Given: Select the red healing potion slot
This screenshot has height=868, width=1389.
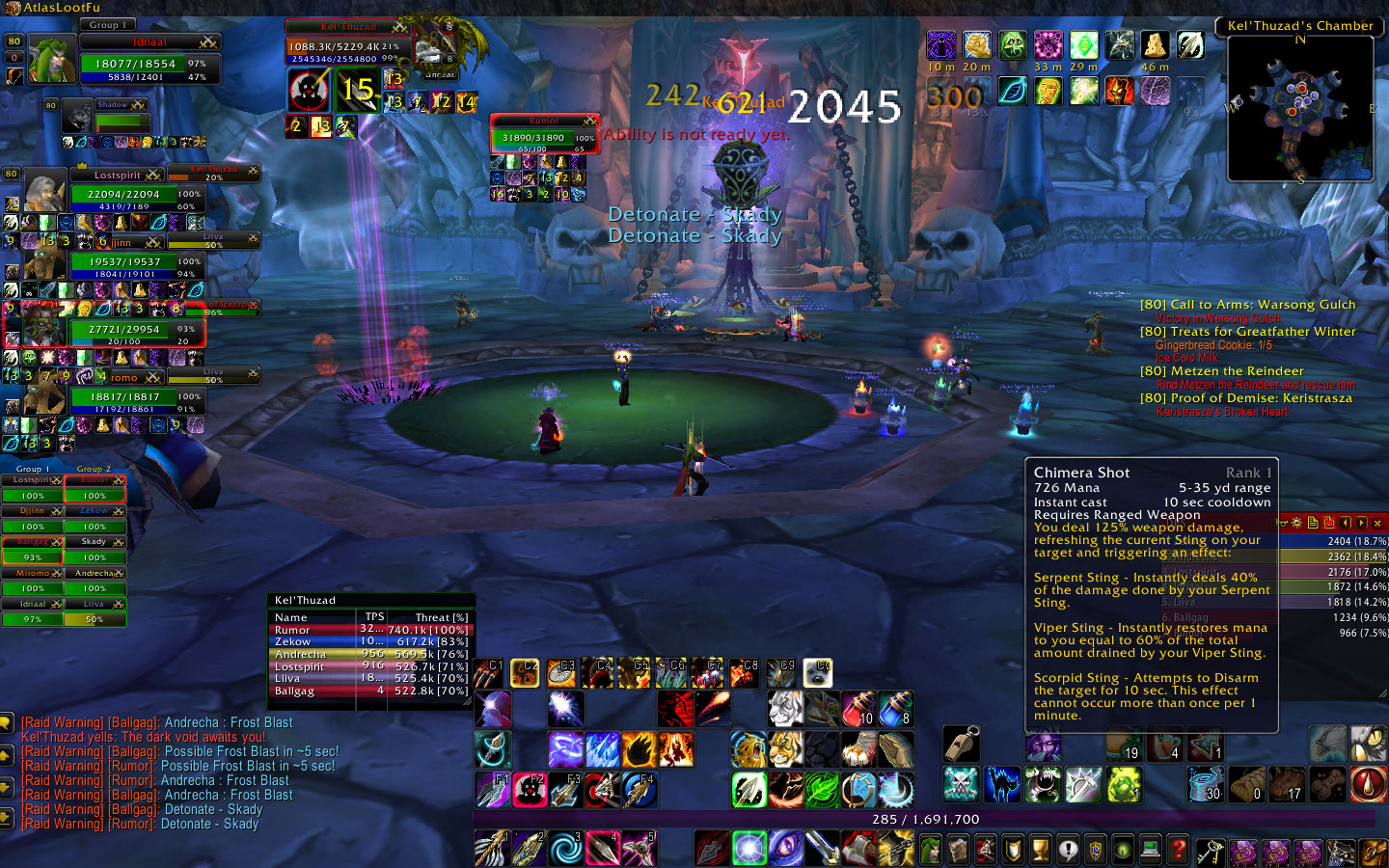Looking at the screenshot, I should pos(858,709).
